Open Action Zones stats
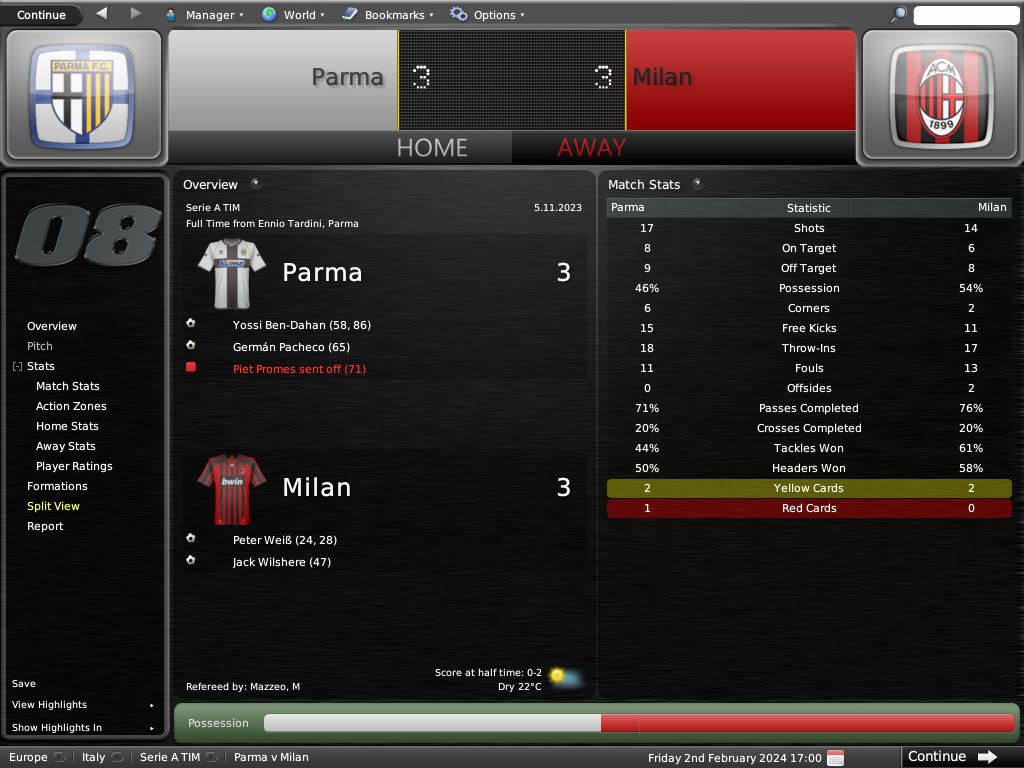The image size is (1024, 768). (71, 406)
